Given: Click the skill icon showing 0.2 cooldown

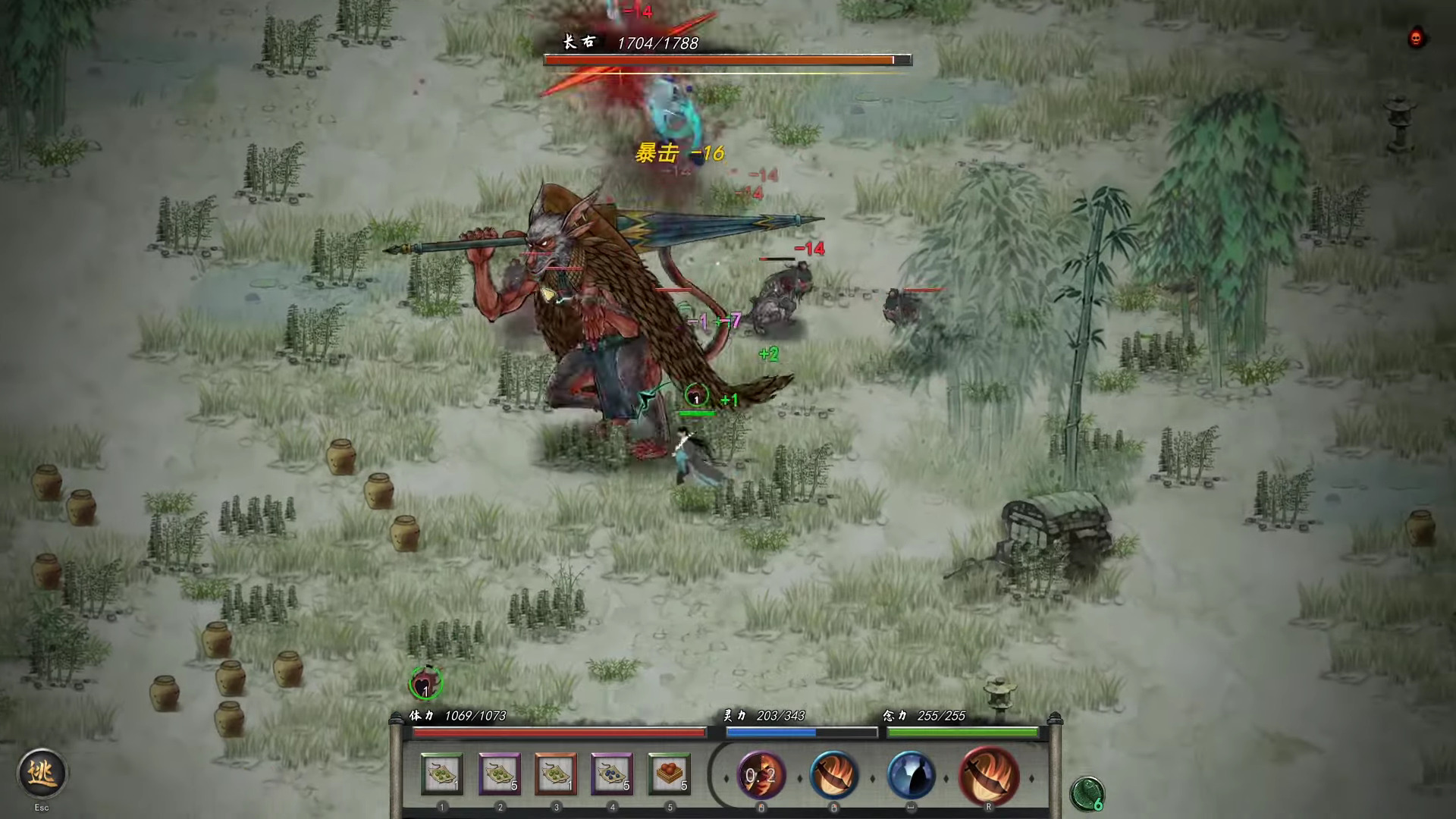Looking at the screenshot, I should pos(762,777).
